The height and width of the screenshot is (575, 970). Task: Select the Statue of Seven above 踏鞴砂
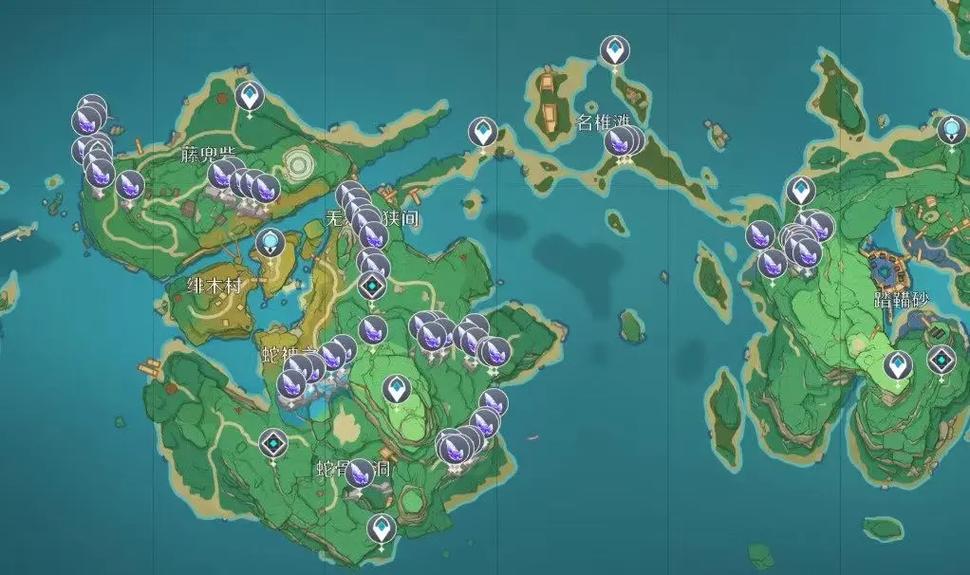coord(951,129)
